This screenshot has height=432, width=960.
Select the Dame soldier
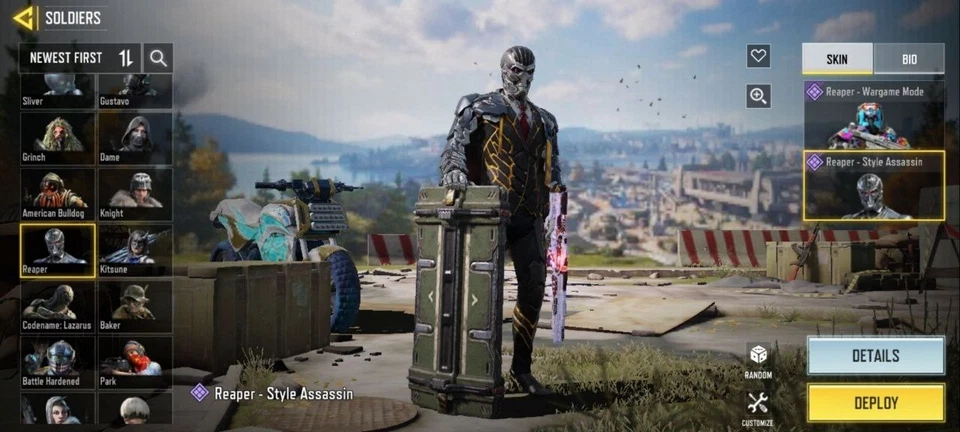tap(134, 138)
